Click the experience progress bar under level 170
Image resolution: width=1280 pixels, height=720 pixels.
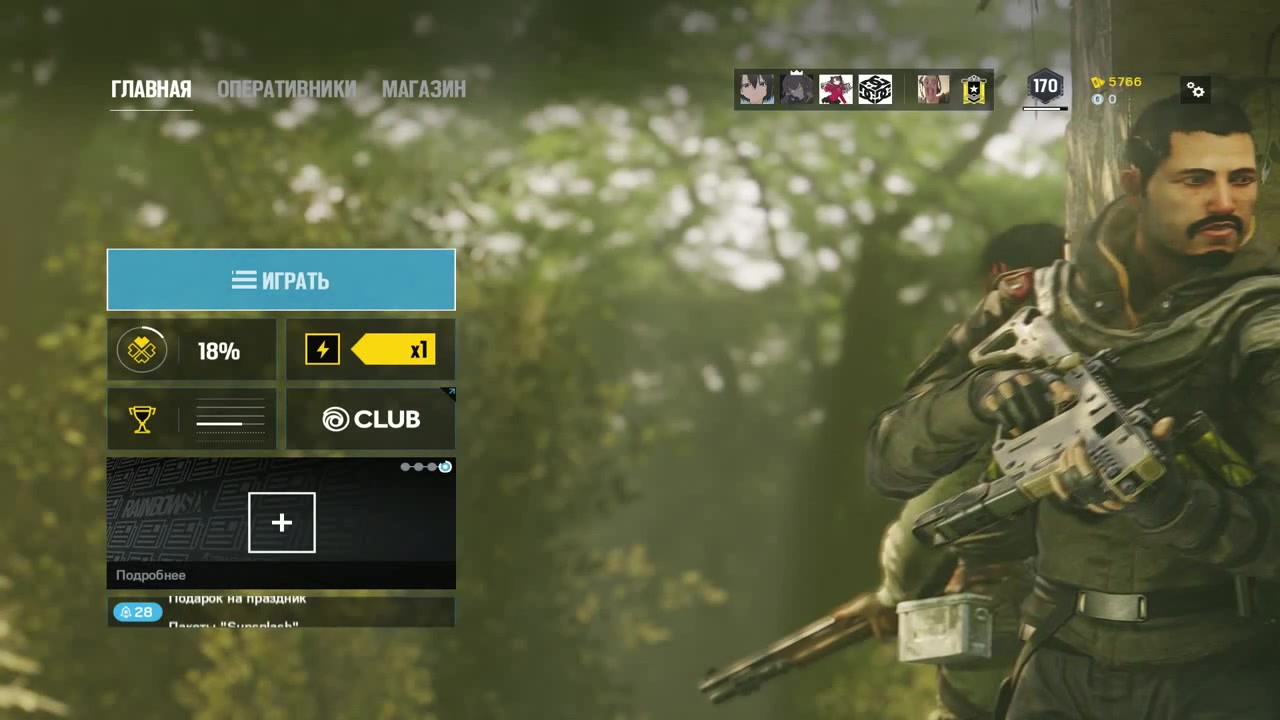click(1044, 106)
